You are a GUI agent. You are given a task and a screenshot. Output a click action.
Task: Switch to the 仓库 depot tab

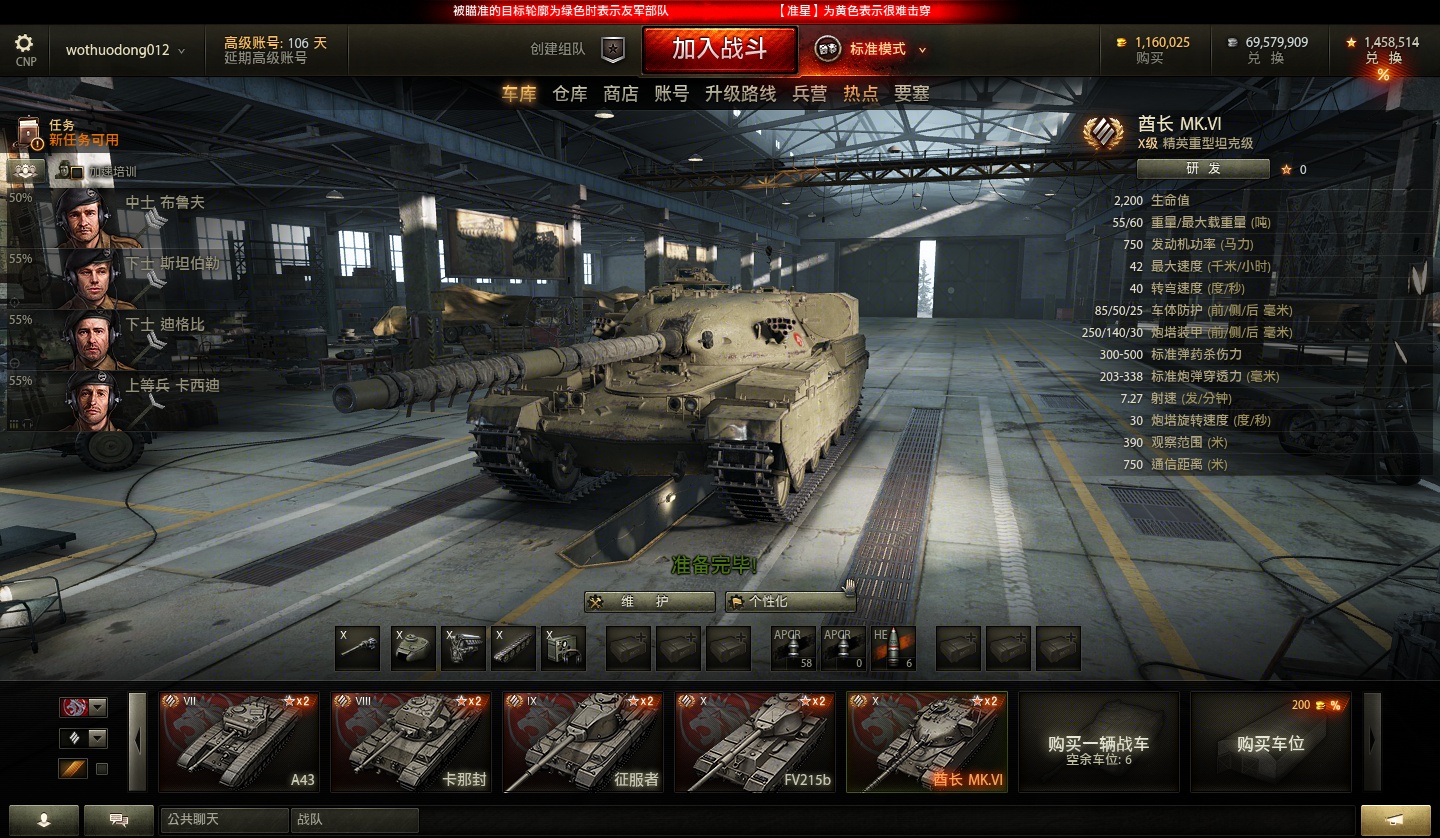click(x=570, y=94)
